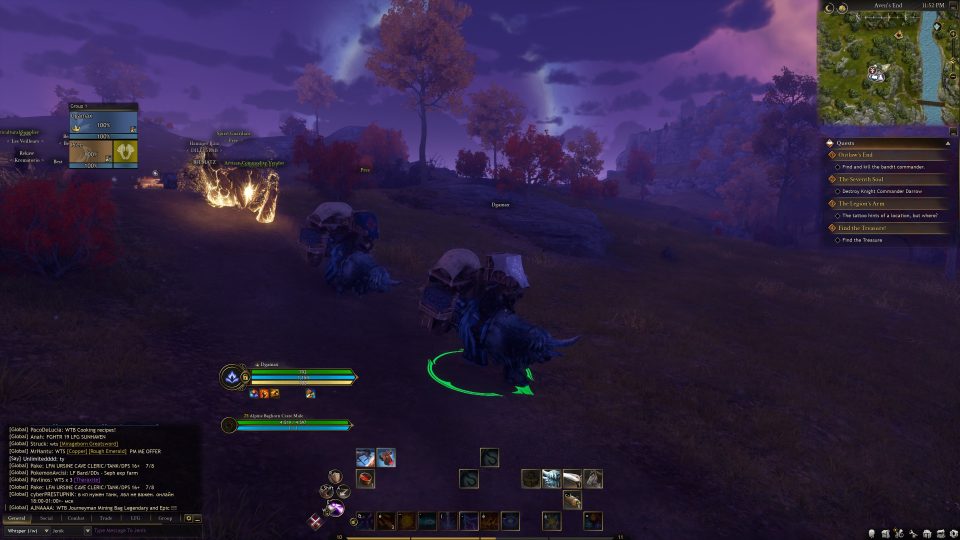Open the Group chat tab
Viewport: 960px width, 540px height.
coord(165,518)
